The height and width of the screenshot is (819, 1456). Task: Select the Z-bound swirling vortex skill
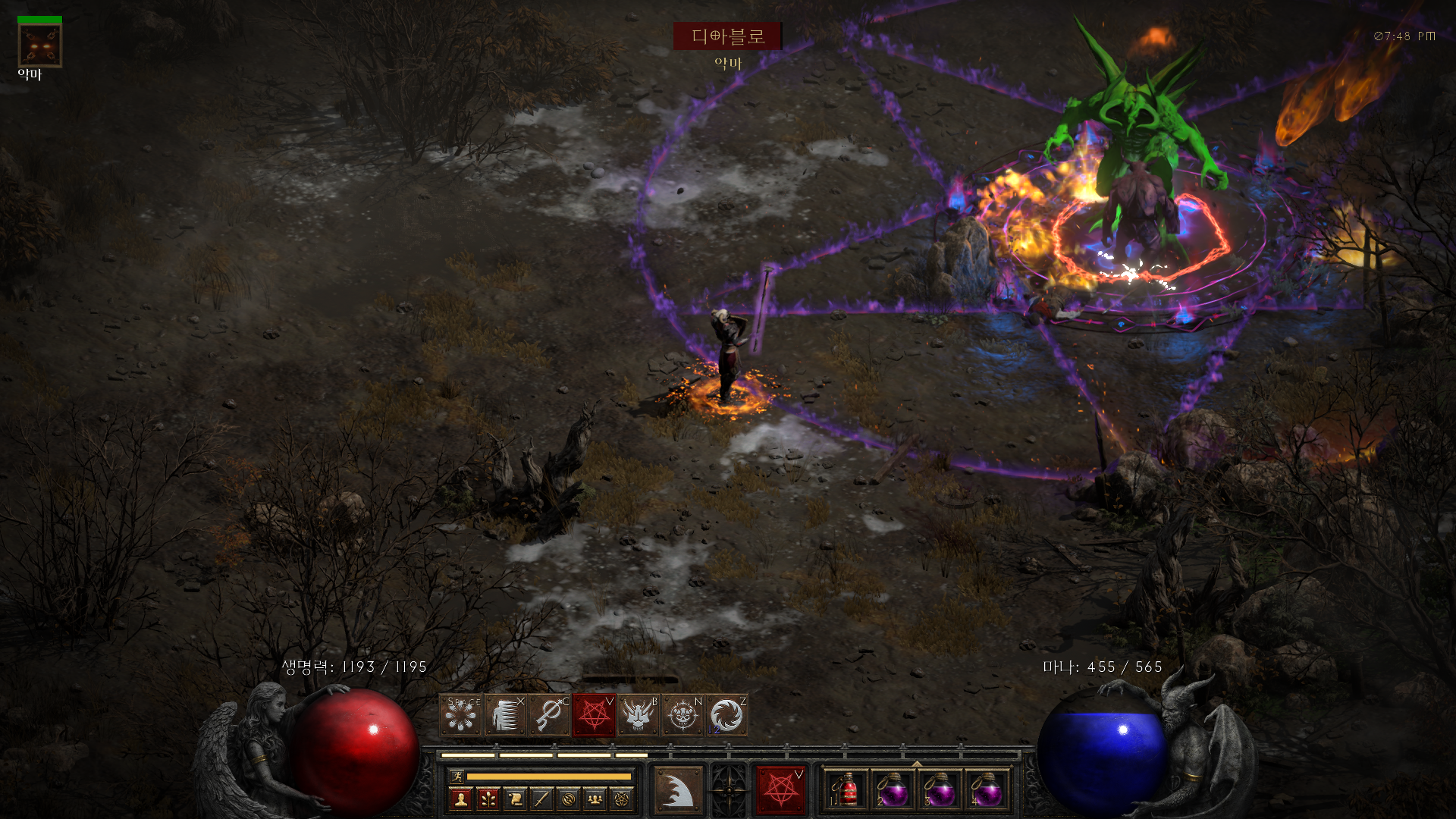pos(727,715)
